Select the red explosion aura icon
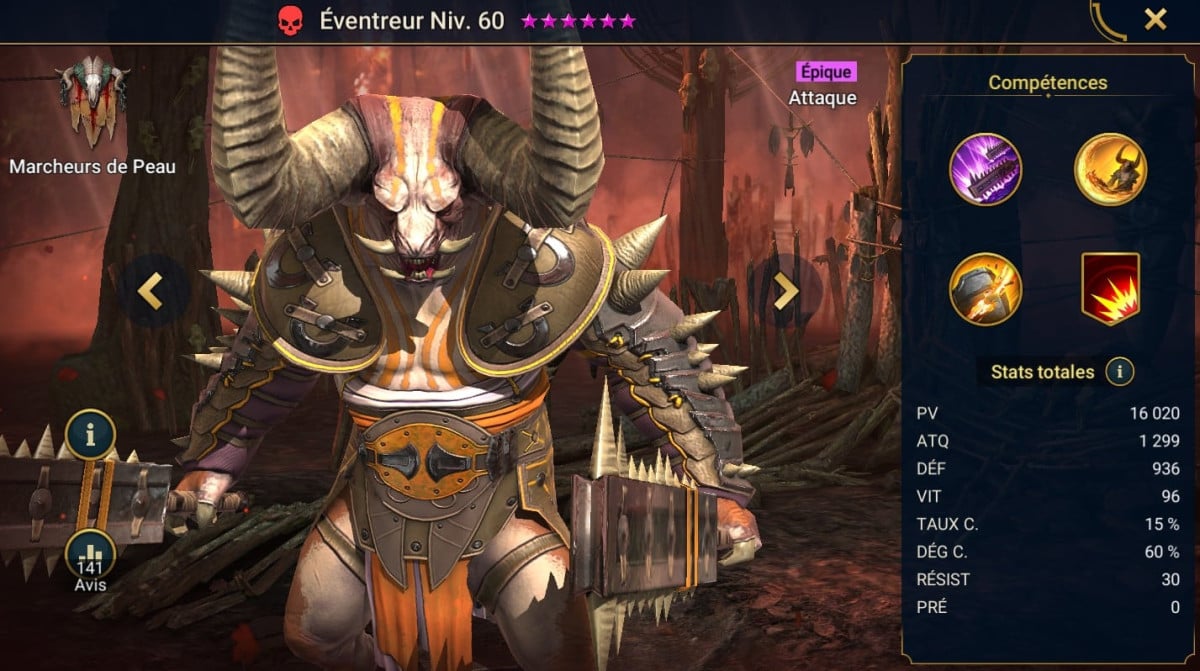Image resolution: width=1200 pixels, height=671 pixels. coord(1110,289)
